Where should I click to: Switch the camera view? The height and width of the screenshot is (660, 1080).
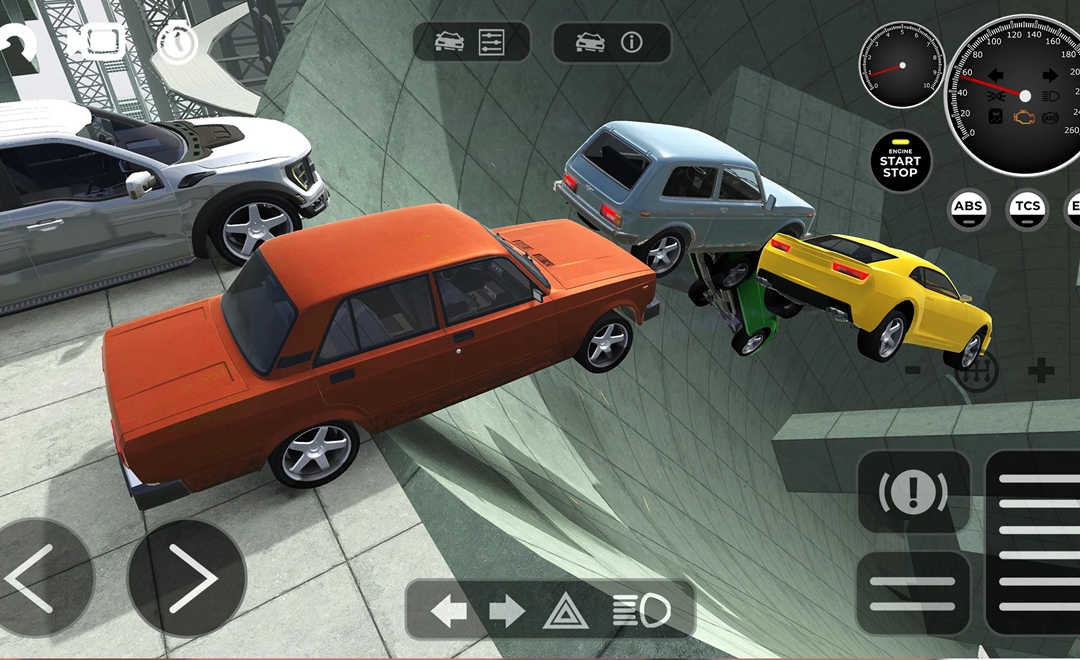pyautogui.click(x=96, y=41)
